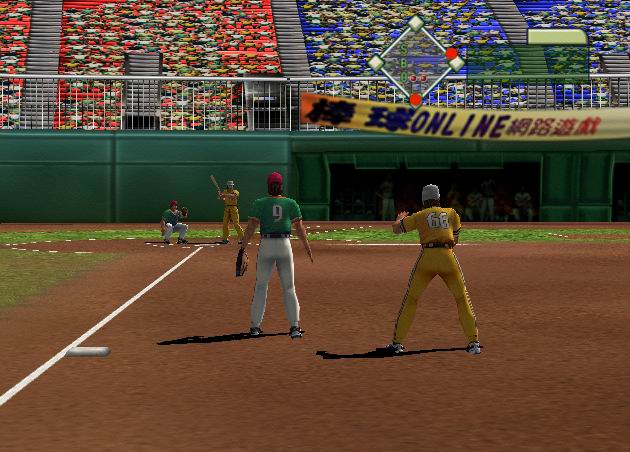This screenshot has width=630, height=452.
Task: Select the second base marker on diamond
Action: pyautogui.click(x=415, y=23)
